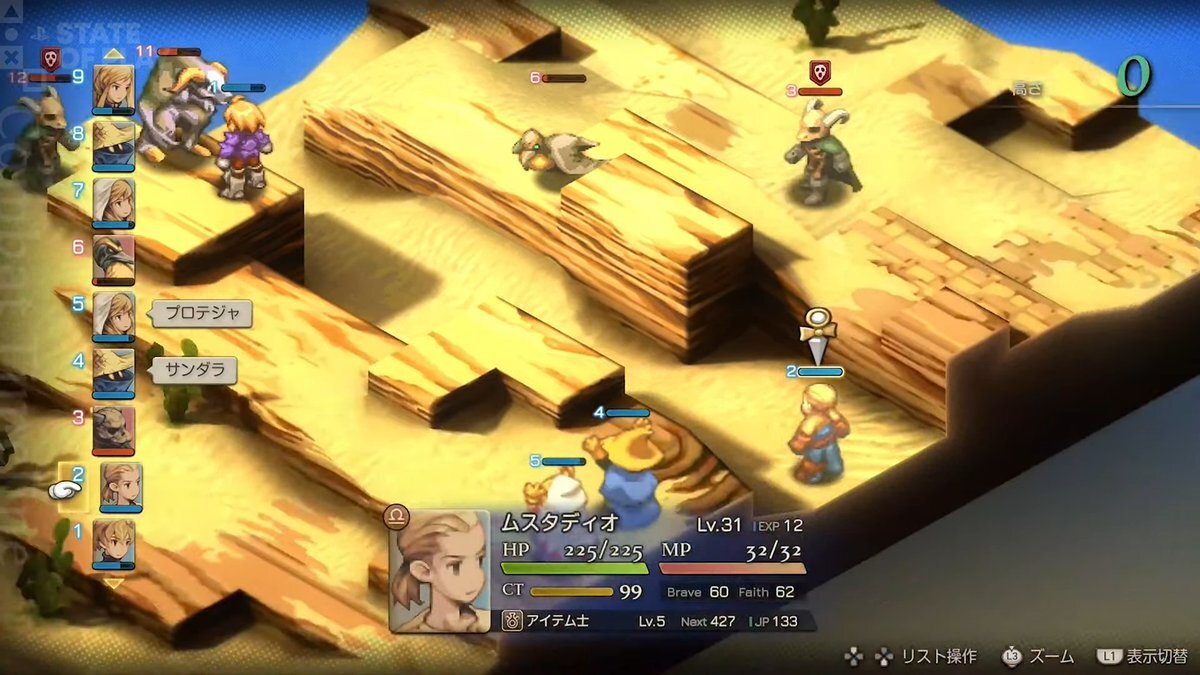
Task: Choose the hooded mage at turn 7
Action: coord(113,202)
